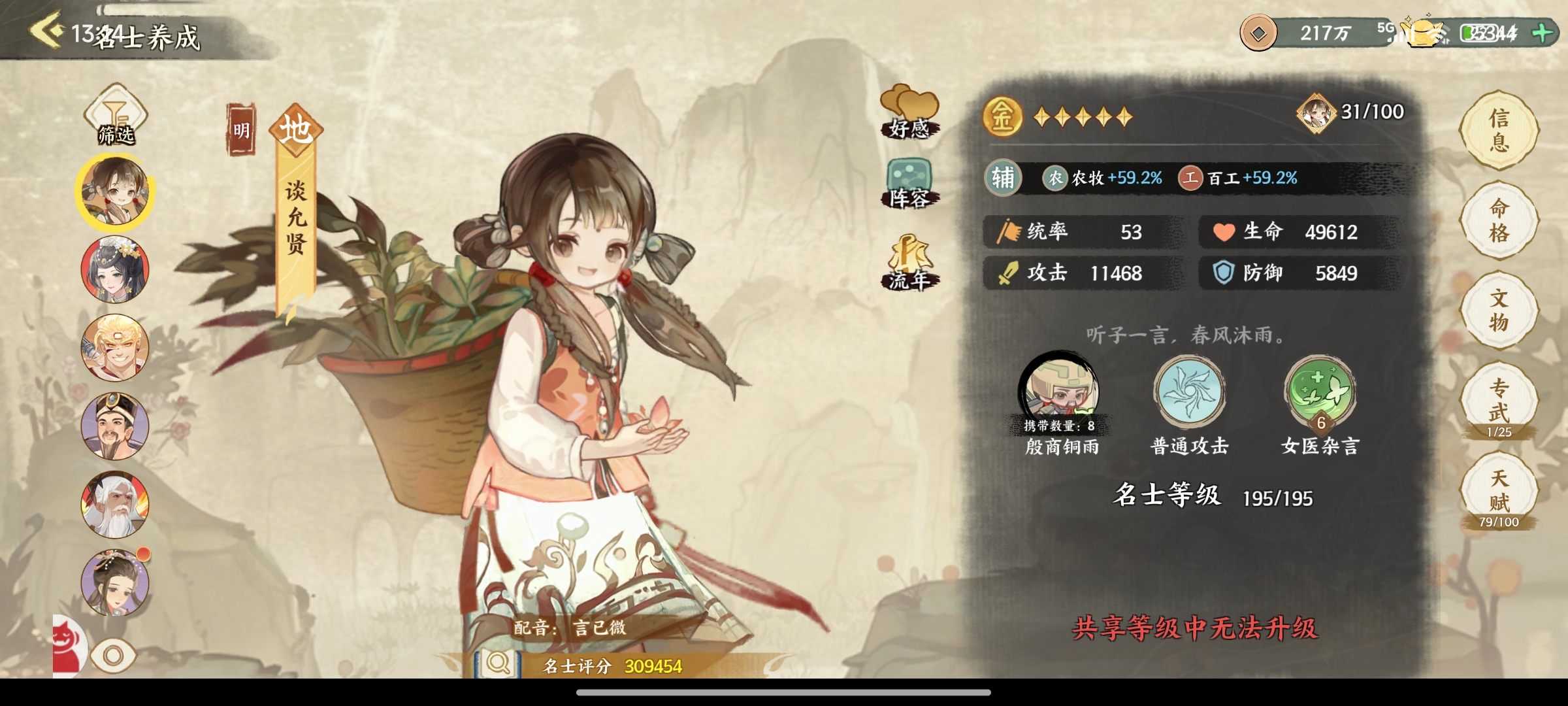Add currency with the green plus button
Screen dimensions: 1568x706
click(1543, 33)
